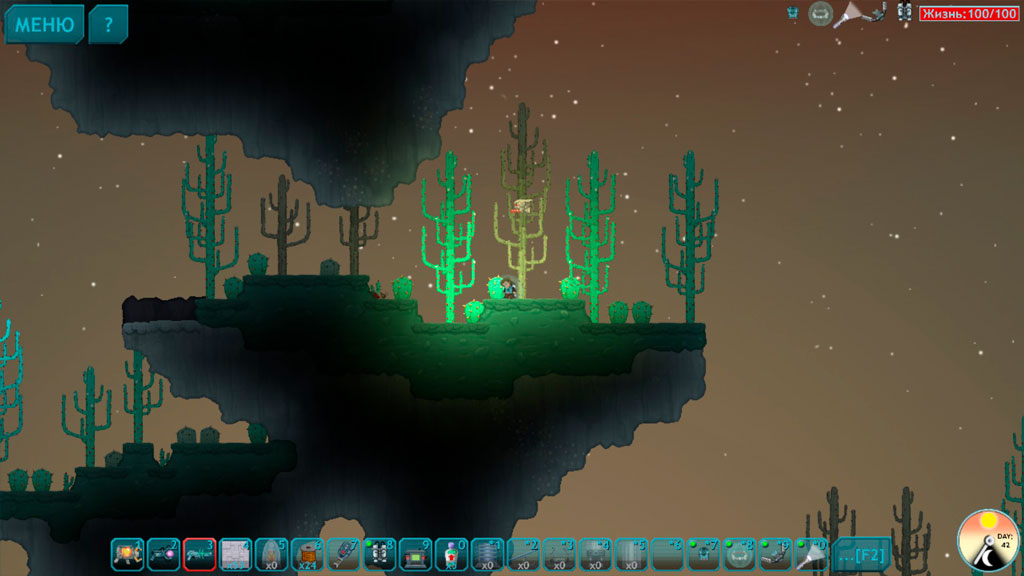Click the jetpack status icon beside health
The width and height of the screenshot is (1024, 576).
pyautogui.click(x=904, y=13)
